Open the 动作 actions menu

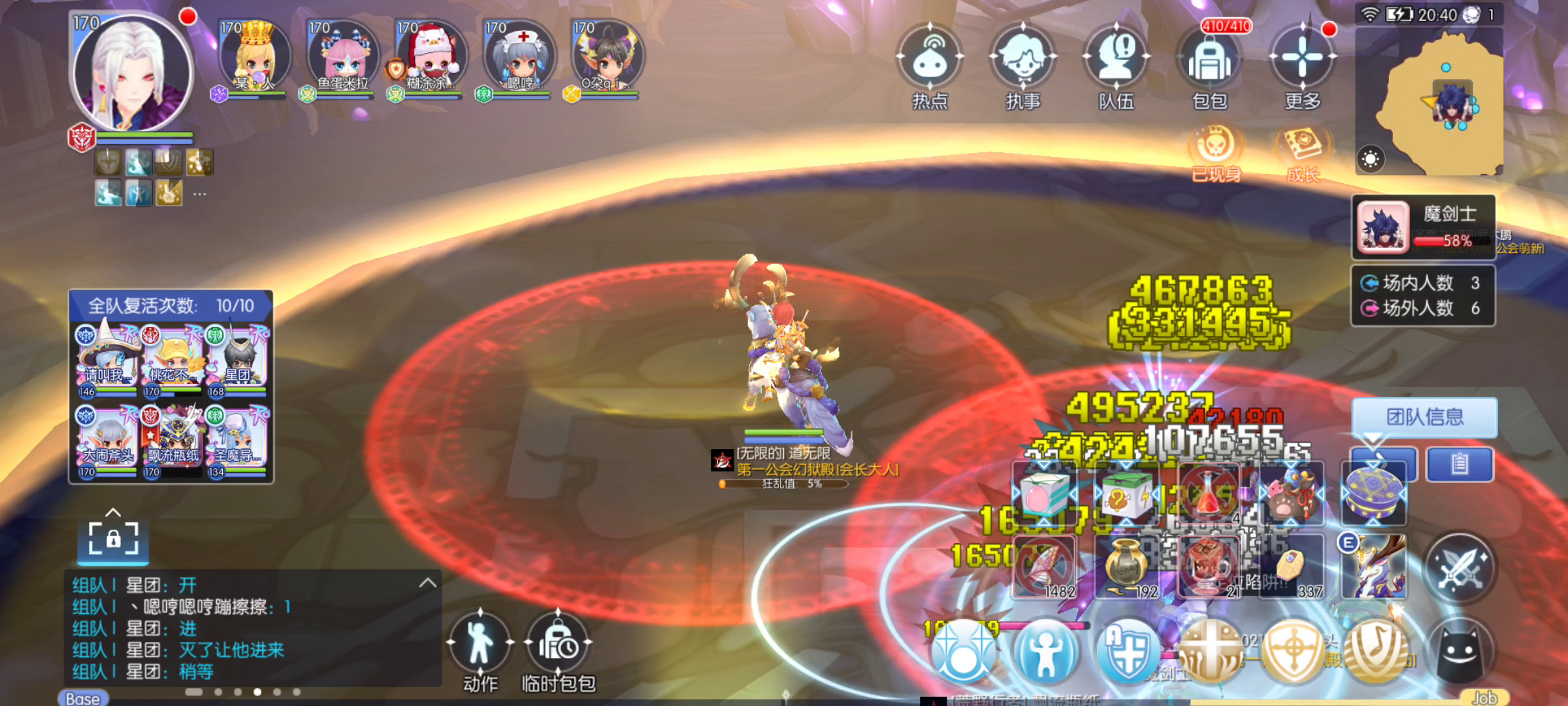pyautogui.click(x=480, y=644)
